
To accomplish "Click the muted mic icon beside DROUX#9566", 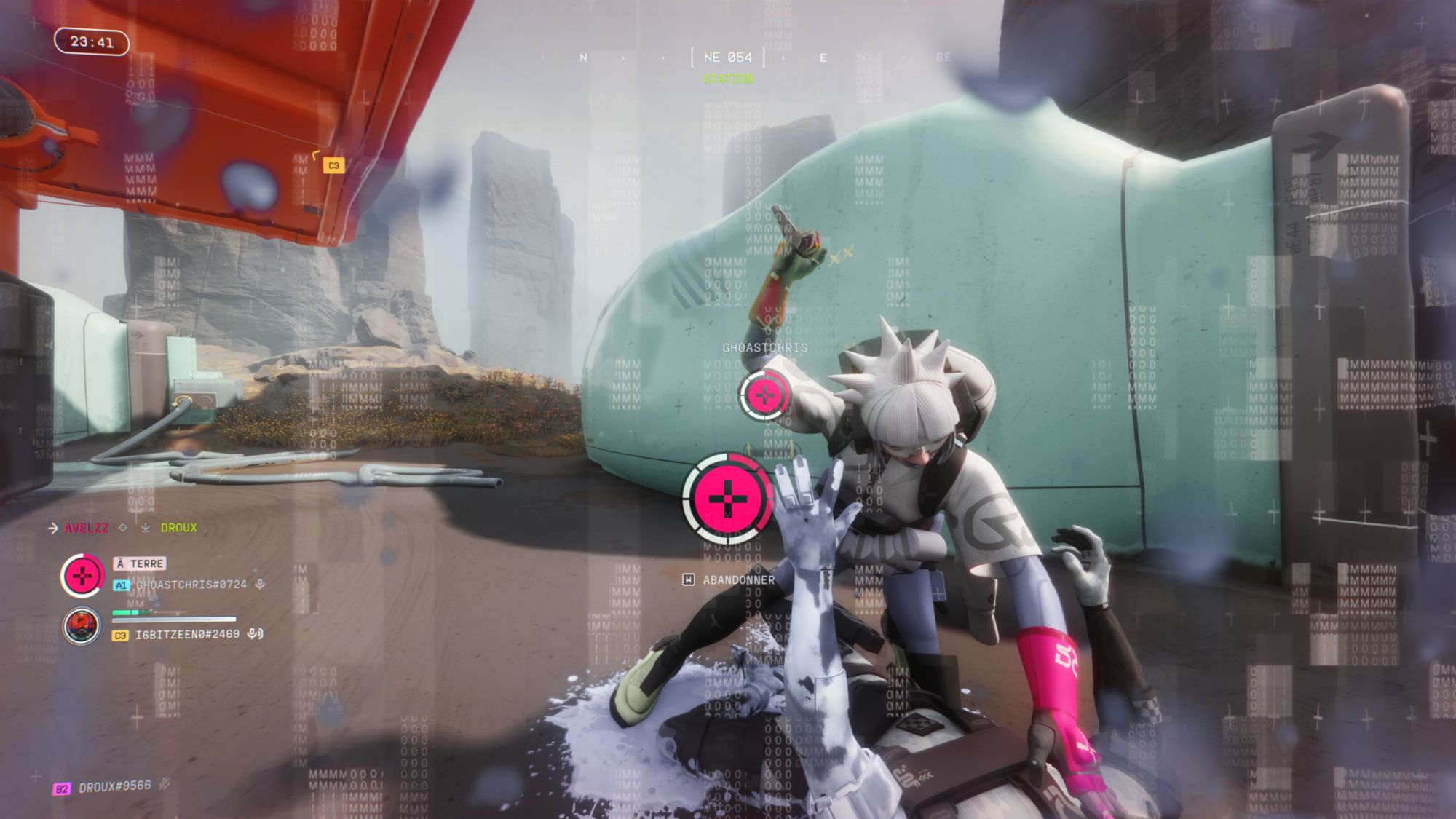I will coord(165,783).
